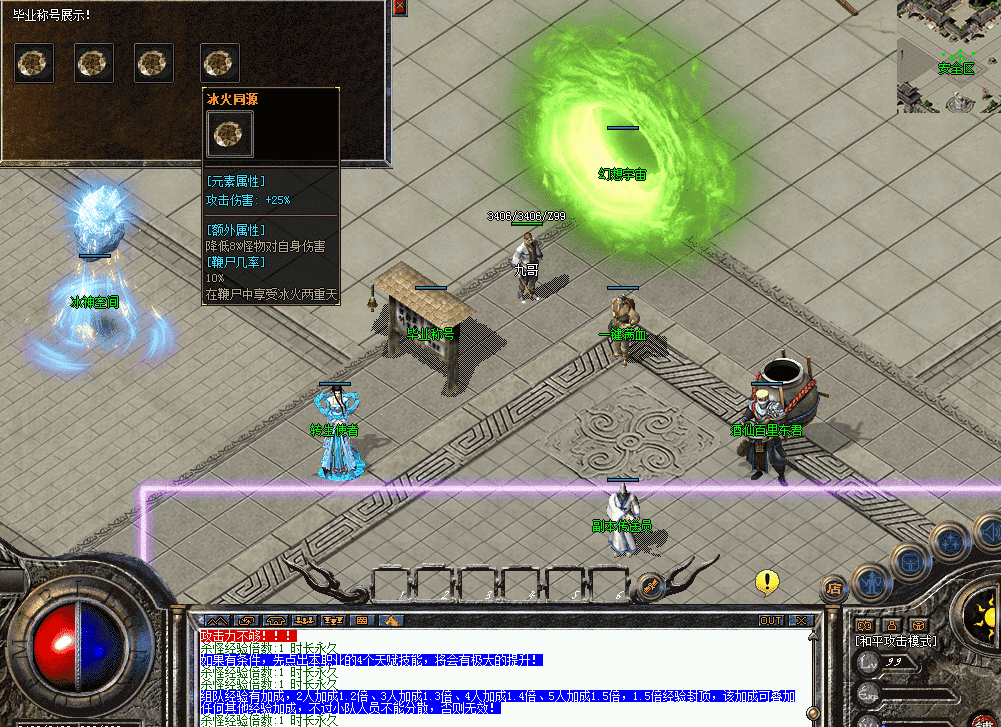Open the skills round button with sparkles
Image resolution: width=1001 pixels, height=727 pixels.
tap(949, 542)
